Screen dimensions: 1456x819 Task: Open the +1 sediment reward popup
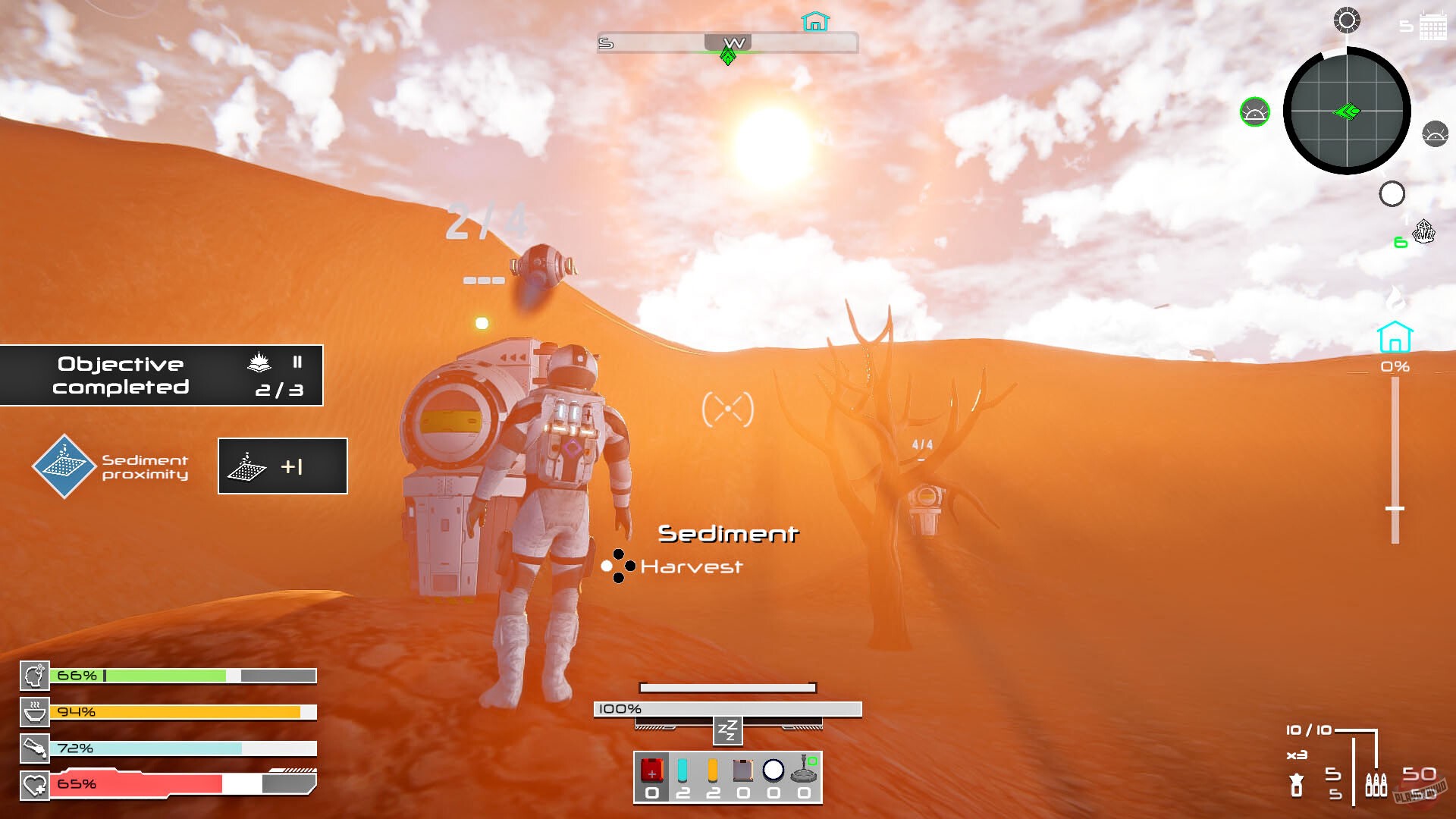[281, 466]
